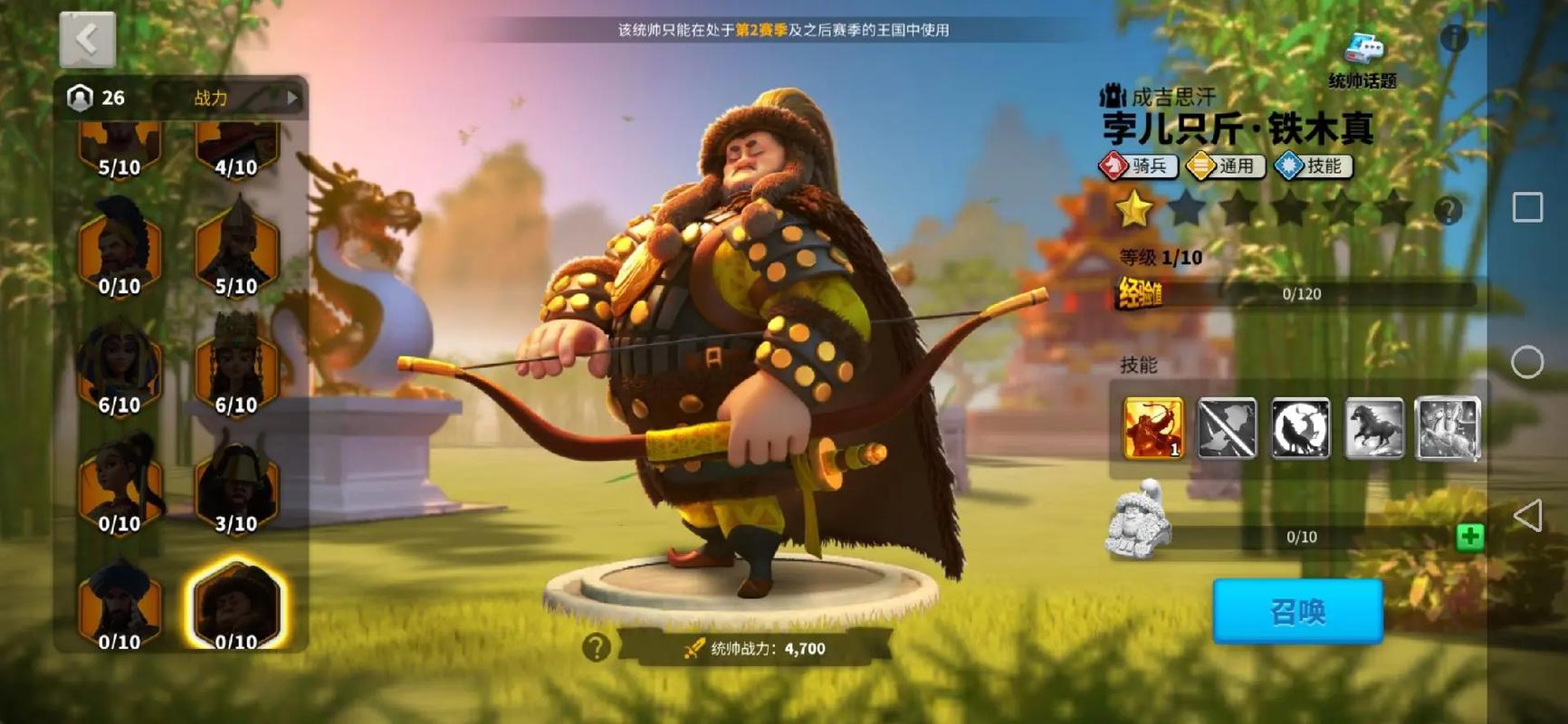The image size is (1568, 724).
Task: View the galloping horse skill icon
Action: pyautogui.click(x=1374, y=429)
